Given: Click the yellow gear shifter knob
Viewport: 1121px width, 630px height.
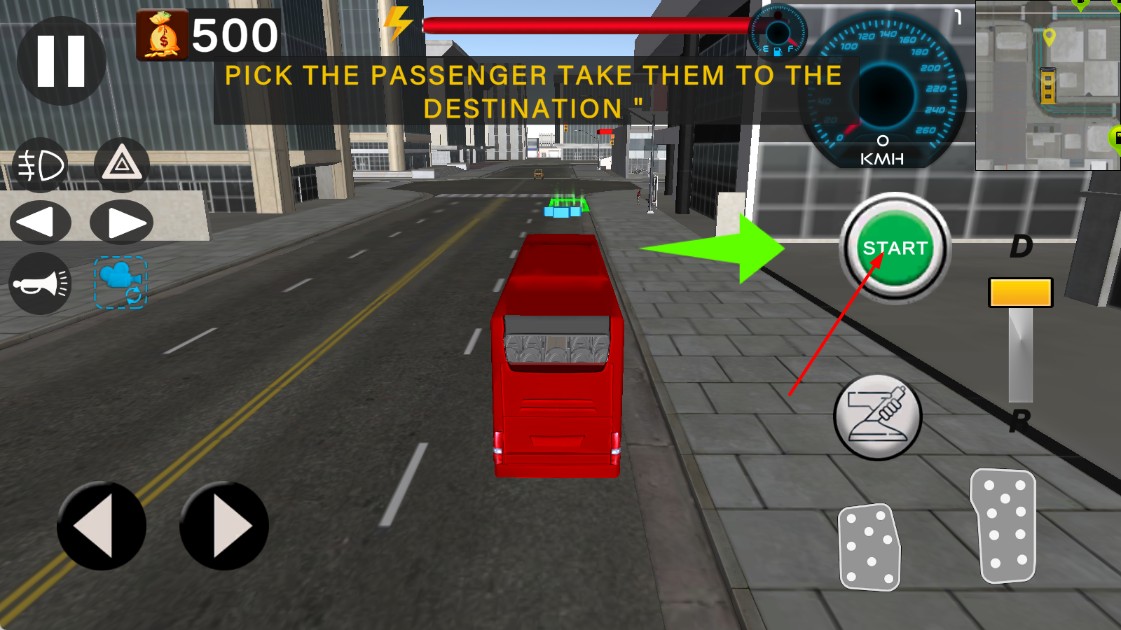Looking at the screenshot, I should tap(1020, 293).
